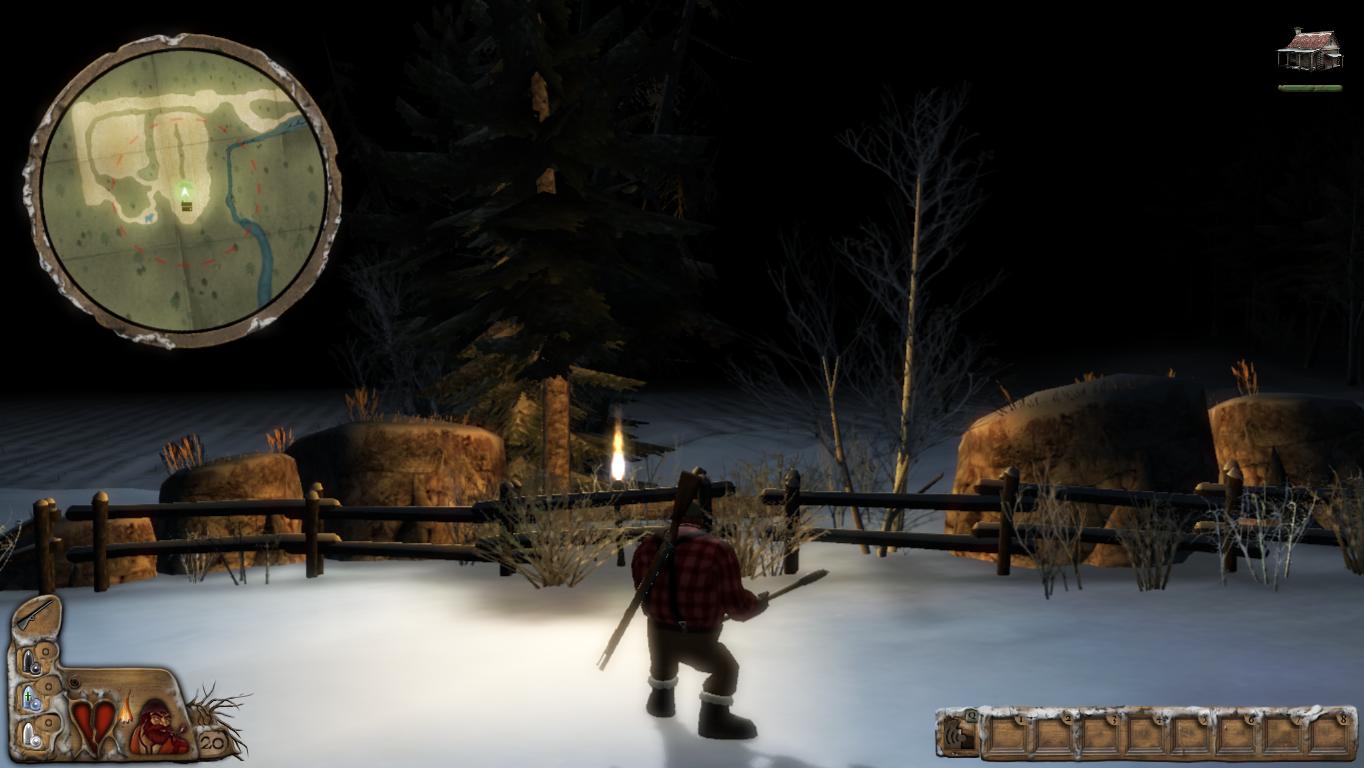Click the heart-shaped health indicator
This screenshot has width=1364, height=768.
tap(93, 722)
